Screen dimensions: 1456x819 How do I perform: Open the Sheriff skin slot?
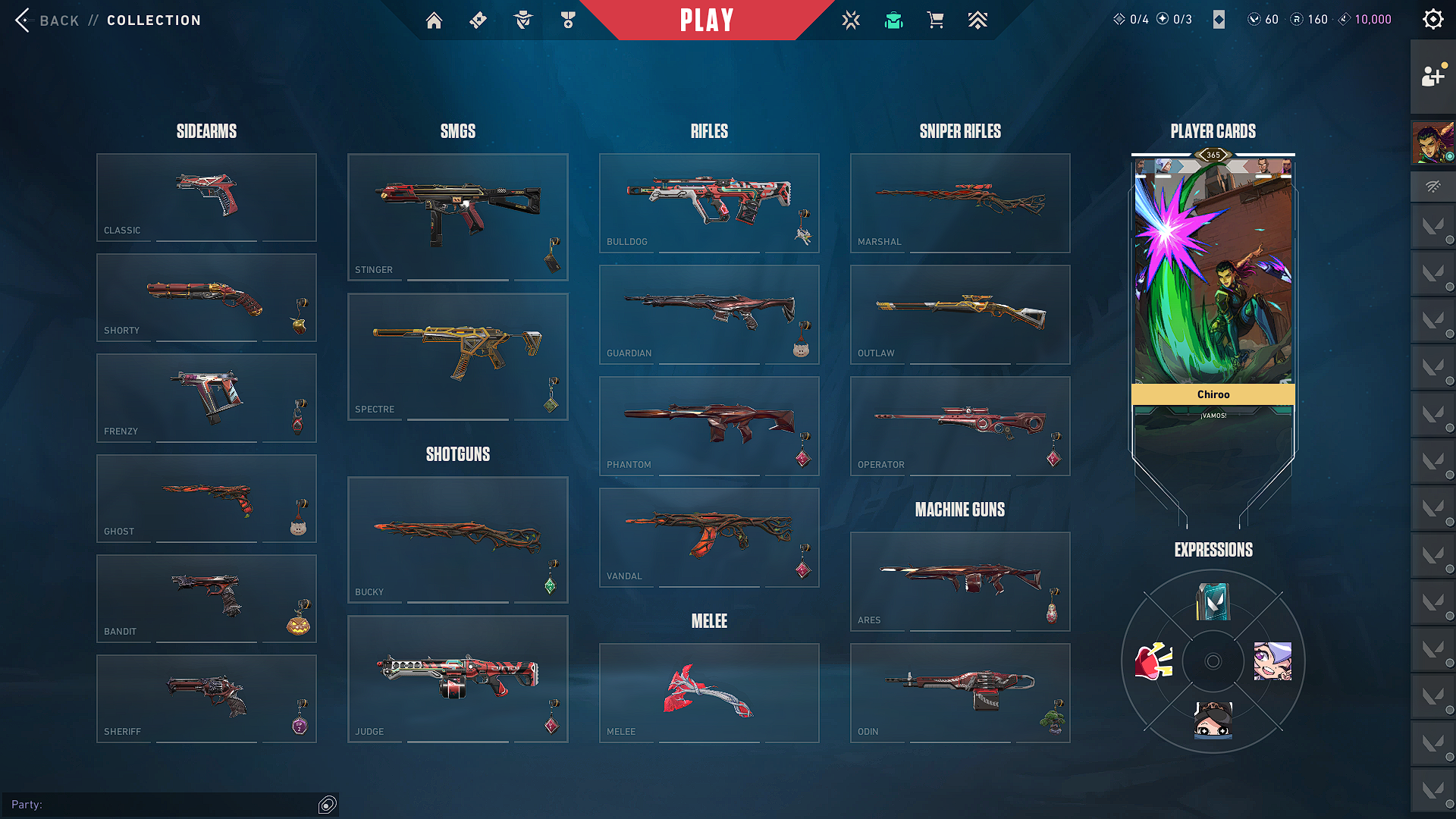(x=206, y=698)
